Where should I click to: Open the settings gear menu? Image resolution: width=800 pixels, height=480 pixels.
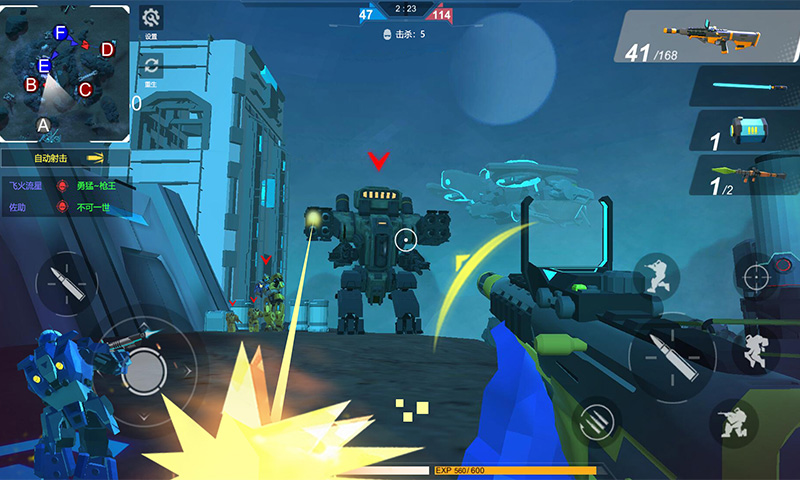151,18
